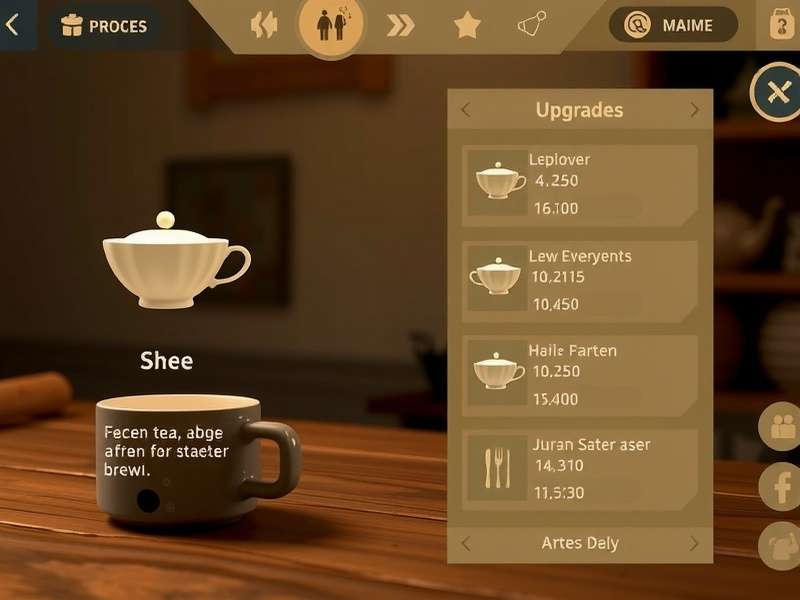800x600 pixels.
Task: Click the double right arrows icon
Action: tap(400, 26)
